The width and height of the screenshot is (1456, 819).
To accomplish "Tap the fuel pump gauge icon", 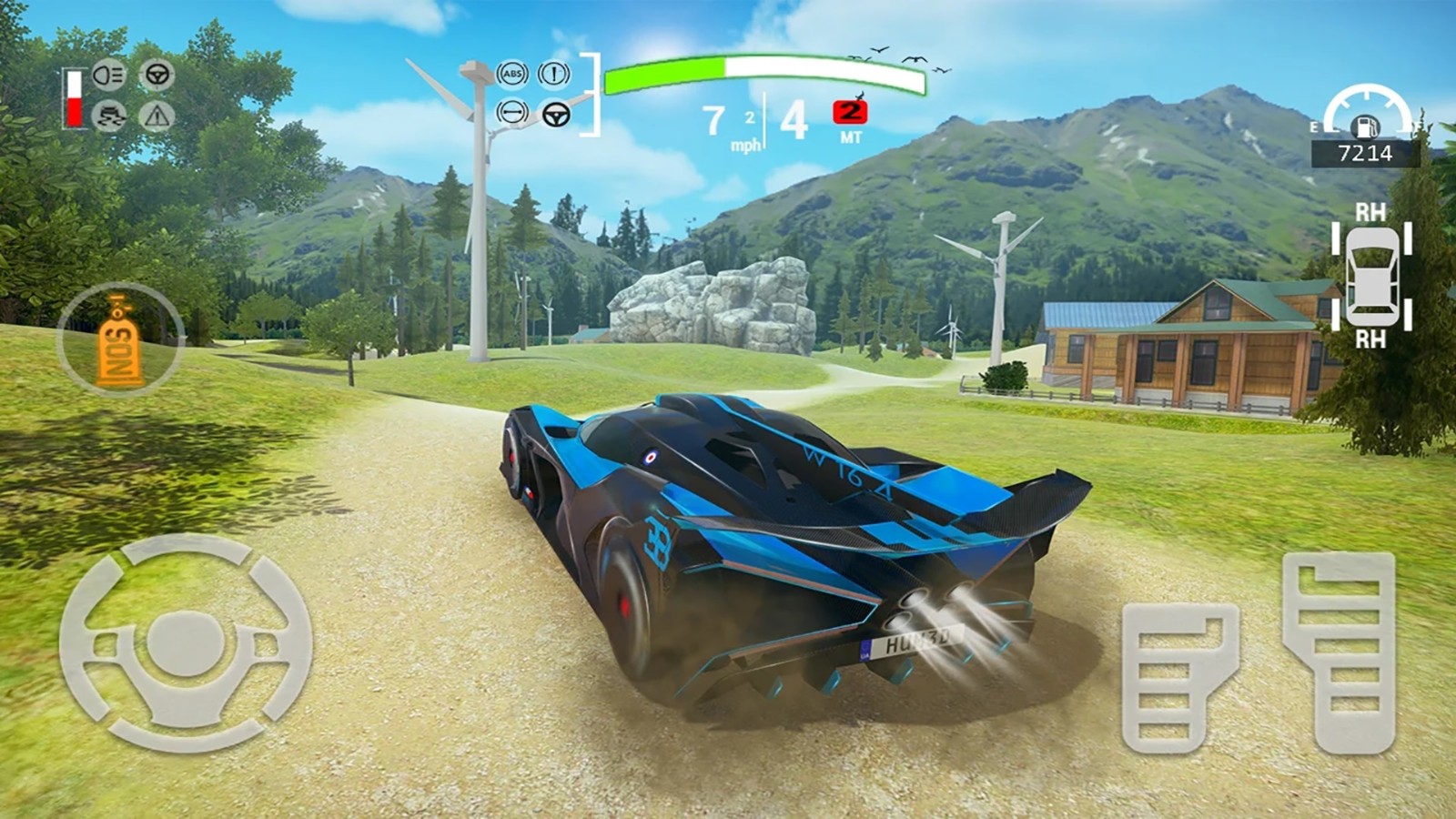I will pos(1367,126).
